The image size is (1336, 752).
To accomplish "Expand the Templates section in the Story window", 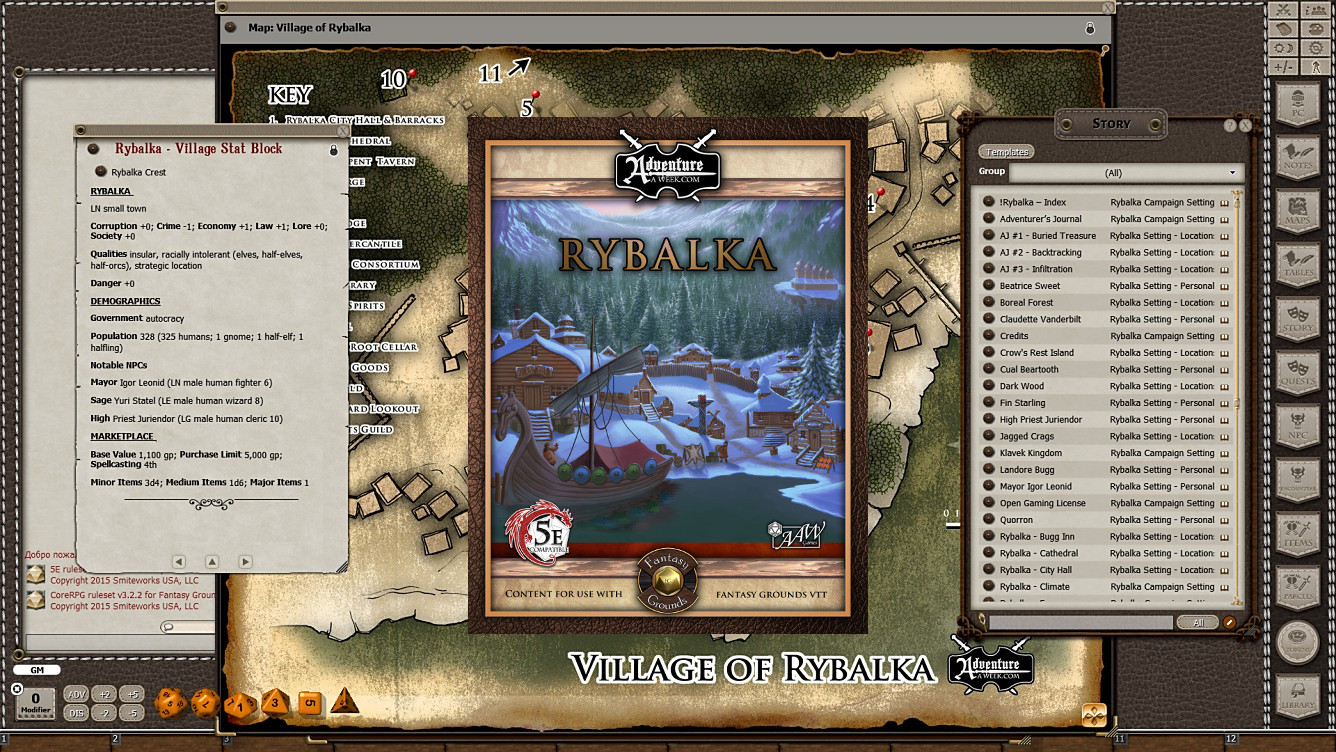I will click(x=1005, y=151).
